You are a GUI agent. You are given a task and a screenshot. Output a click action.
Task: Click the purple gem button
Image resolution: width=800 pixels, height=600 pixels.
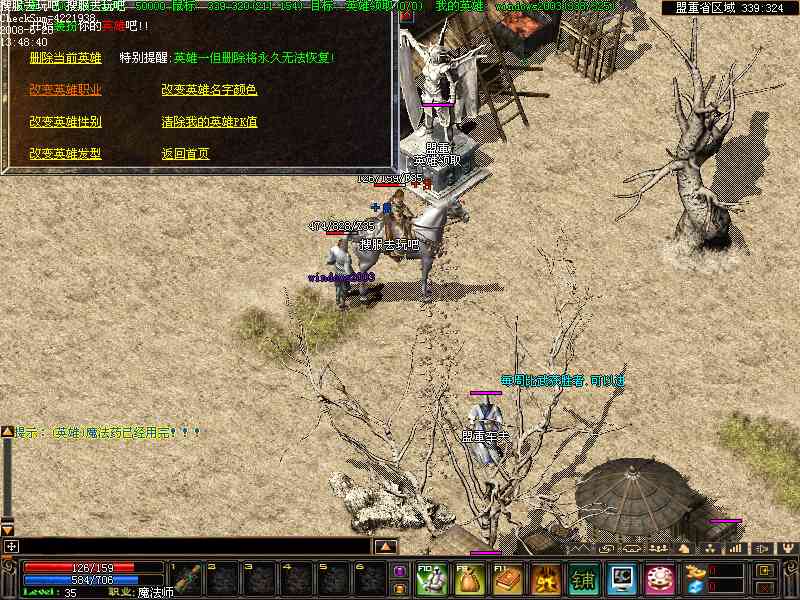click(x=400, y=571)
